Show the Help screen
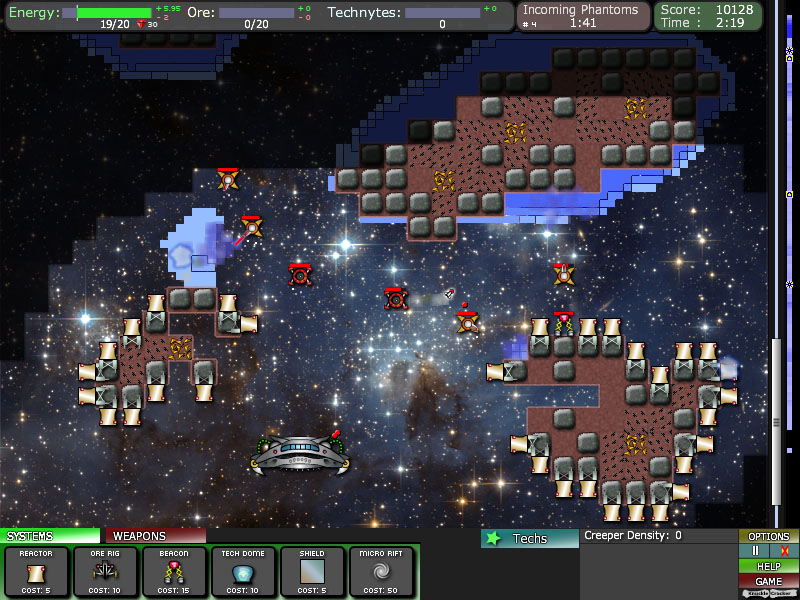This screenshot has width=800, height=600. [769, 566]
